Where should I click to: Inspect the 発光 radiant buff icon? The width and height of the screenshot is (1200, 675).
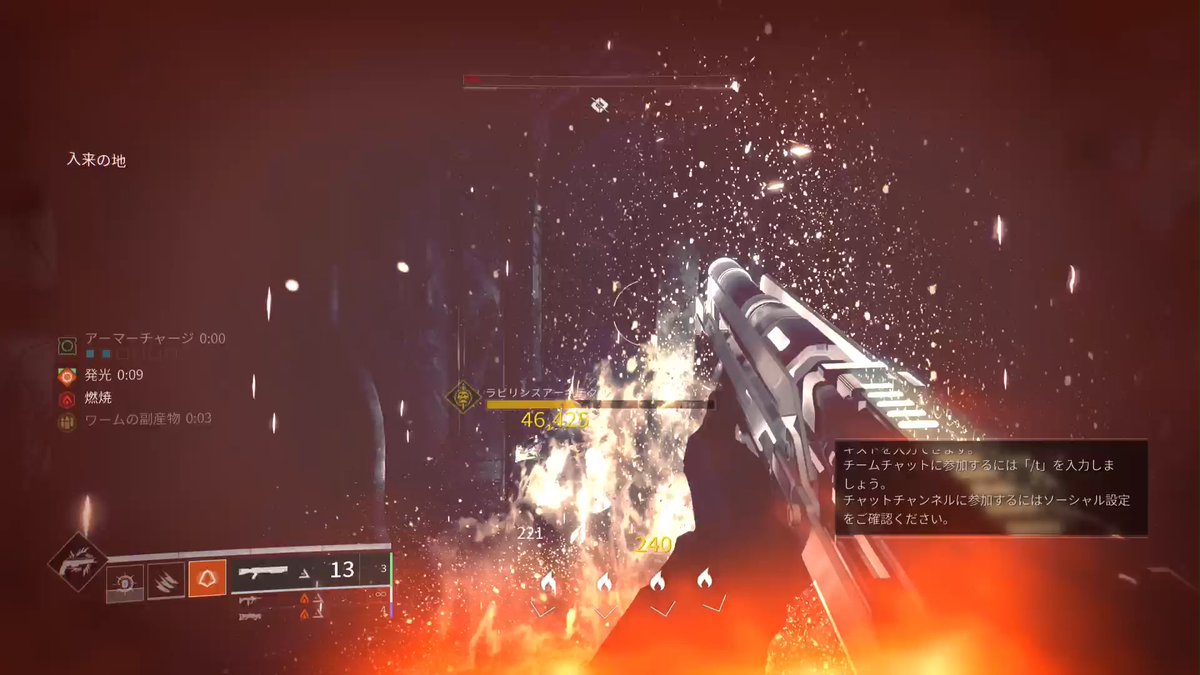(67, 377)
